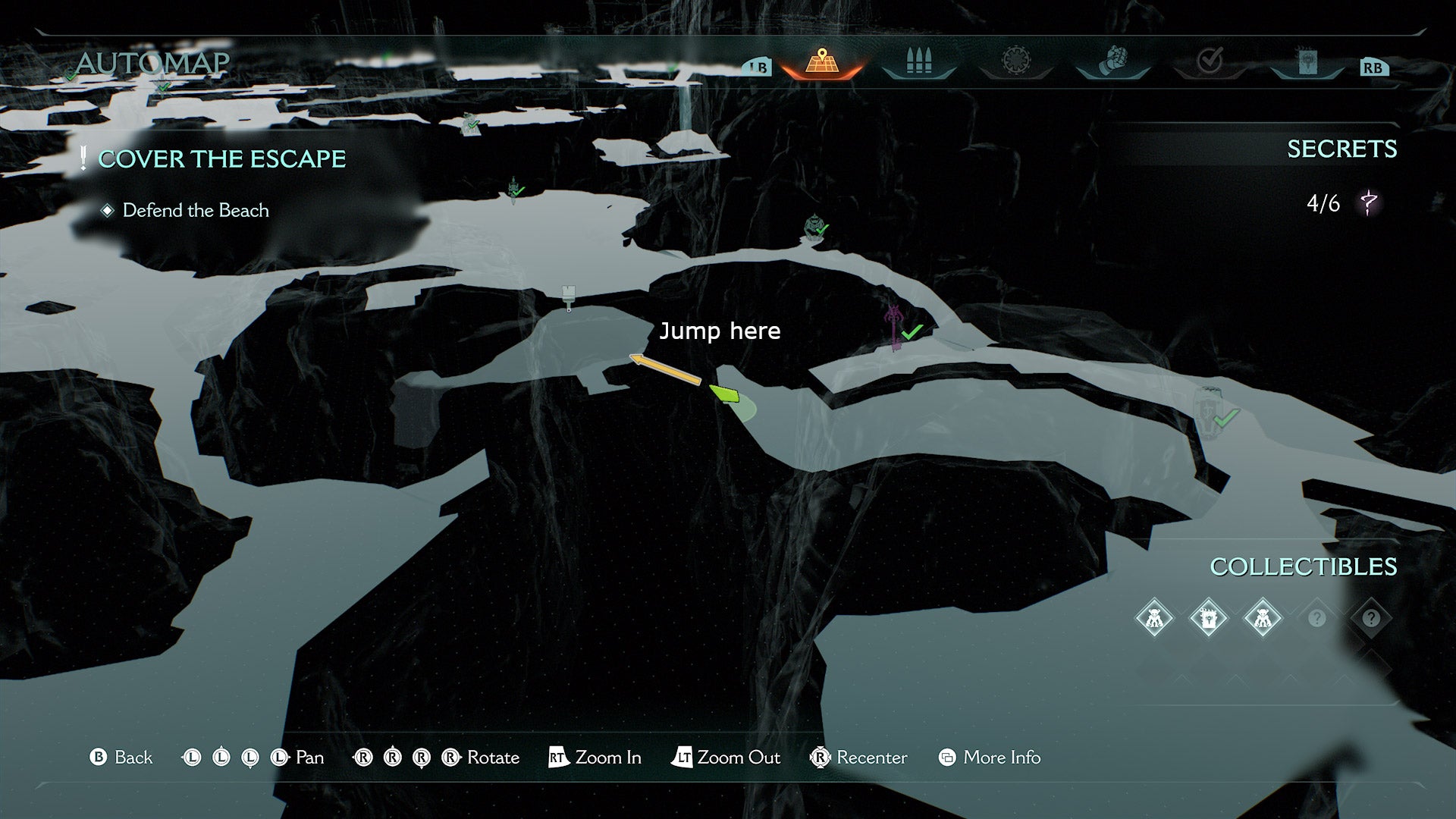Open More Info from the bottom bar
The height and width of the screenshot is (819, 1456).
tap(1001, 757)
